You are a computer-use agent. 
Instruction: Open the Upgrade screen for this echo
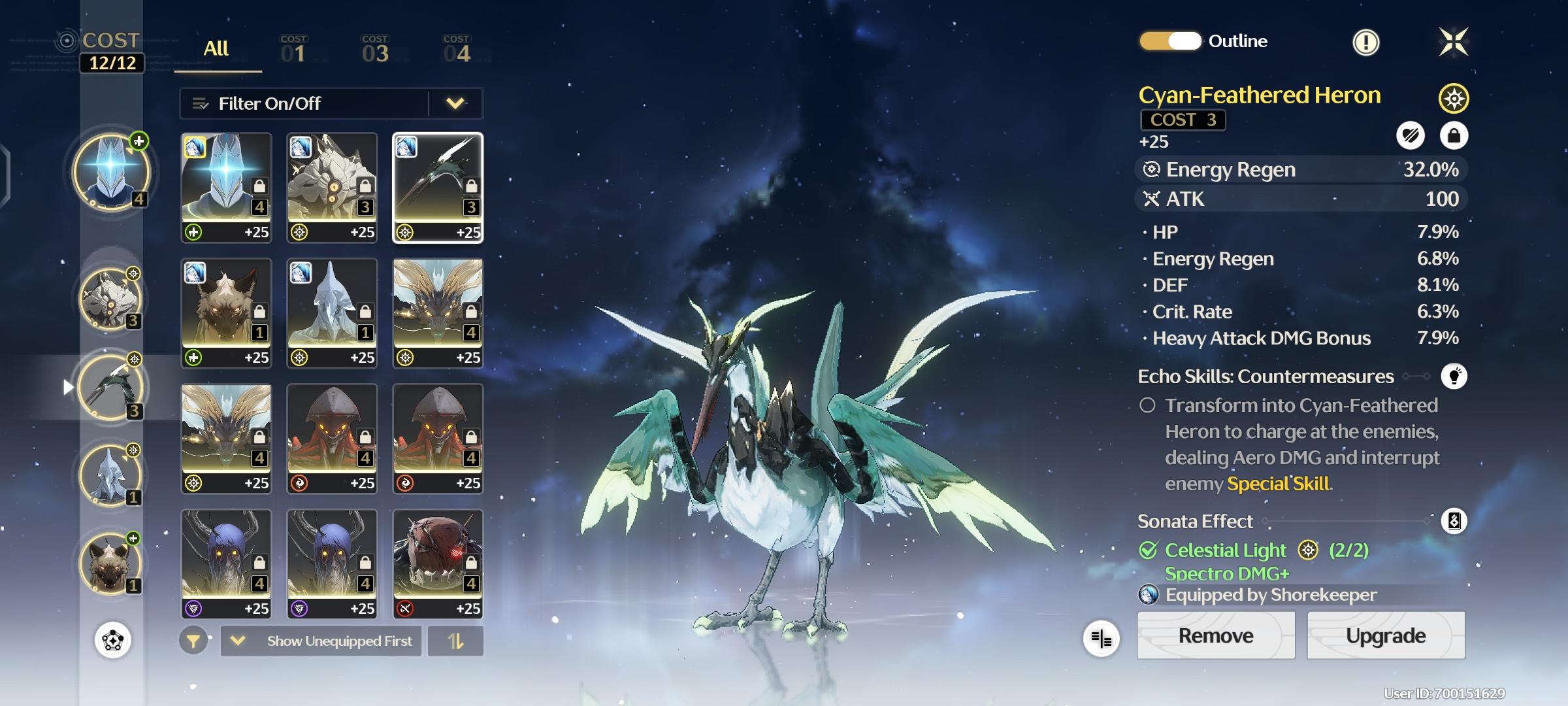1385,635
